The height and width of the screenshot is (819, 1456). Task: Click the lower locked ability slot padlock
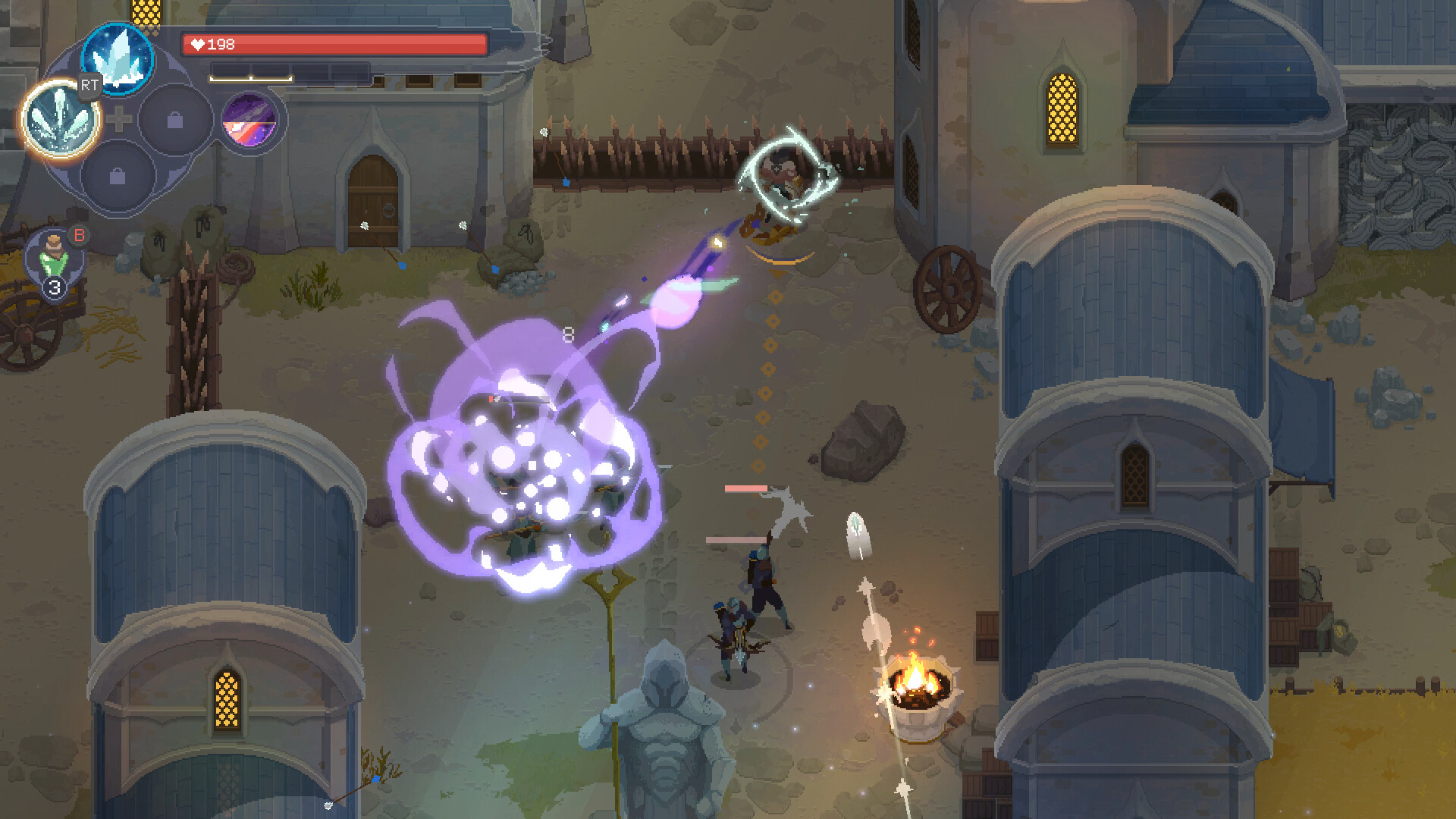(x=118, y=176)
